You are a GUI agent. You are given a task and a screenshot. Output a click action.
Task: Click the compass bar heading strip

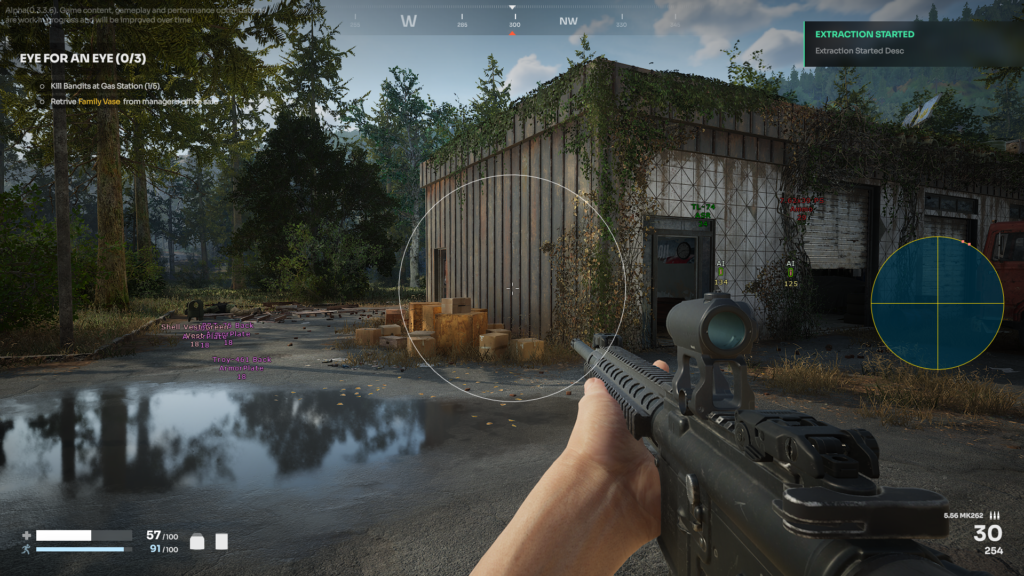click(x=512, y=20)
